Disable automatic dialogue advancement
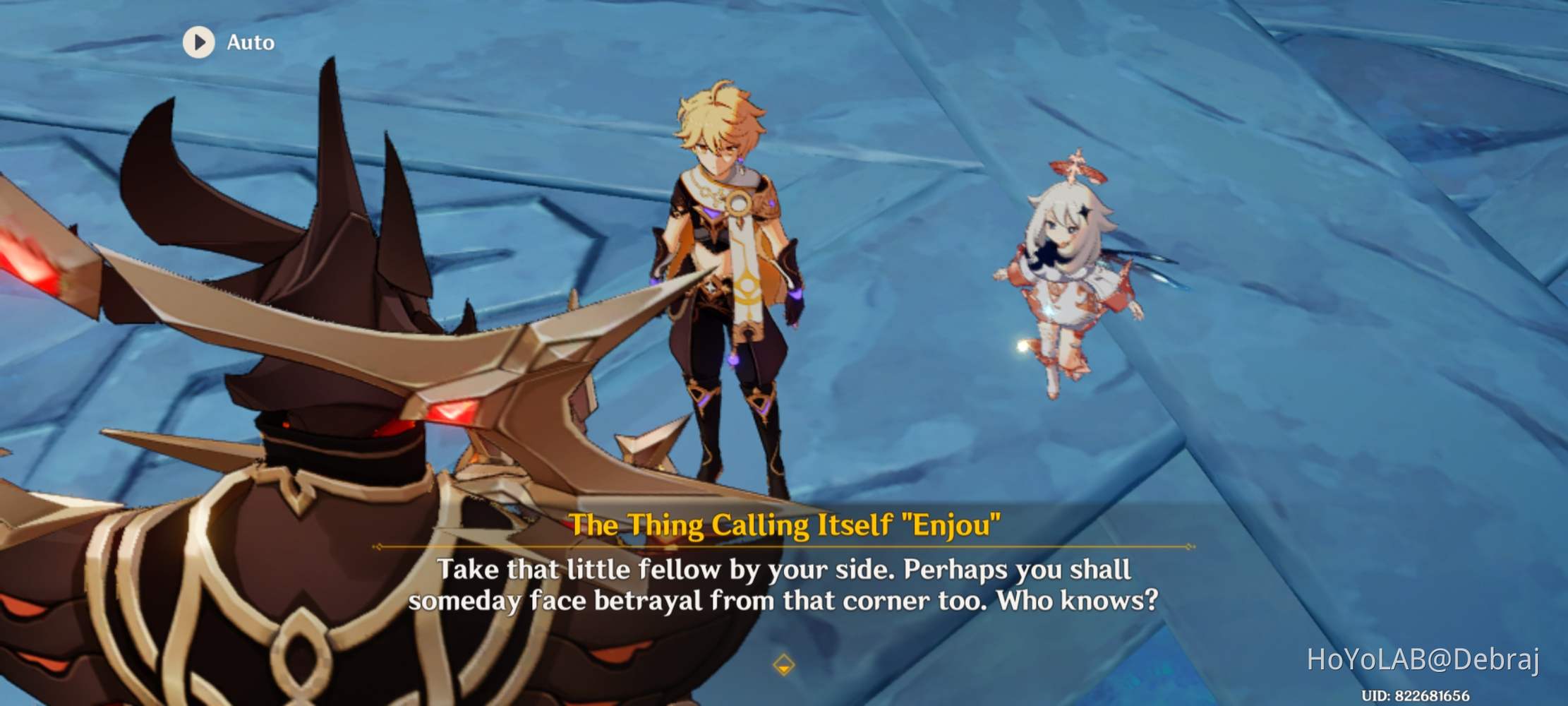This screenshot has height=706, width=1568. tap(227, 42)
